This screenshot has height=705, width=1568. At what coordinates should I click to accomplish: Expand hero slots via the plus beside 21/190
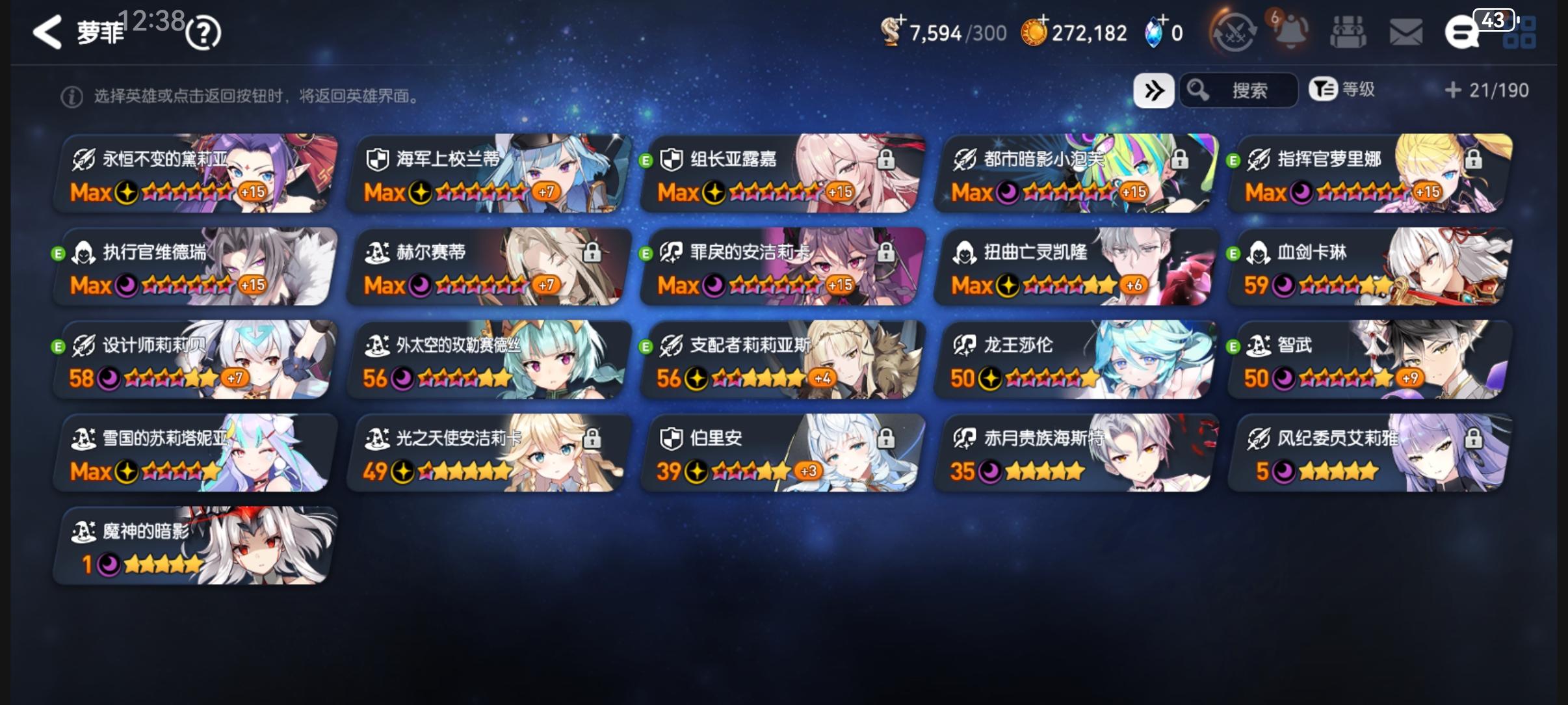pos(1454,90)
